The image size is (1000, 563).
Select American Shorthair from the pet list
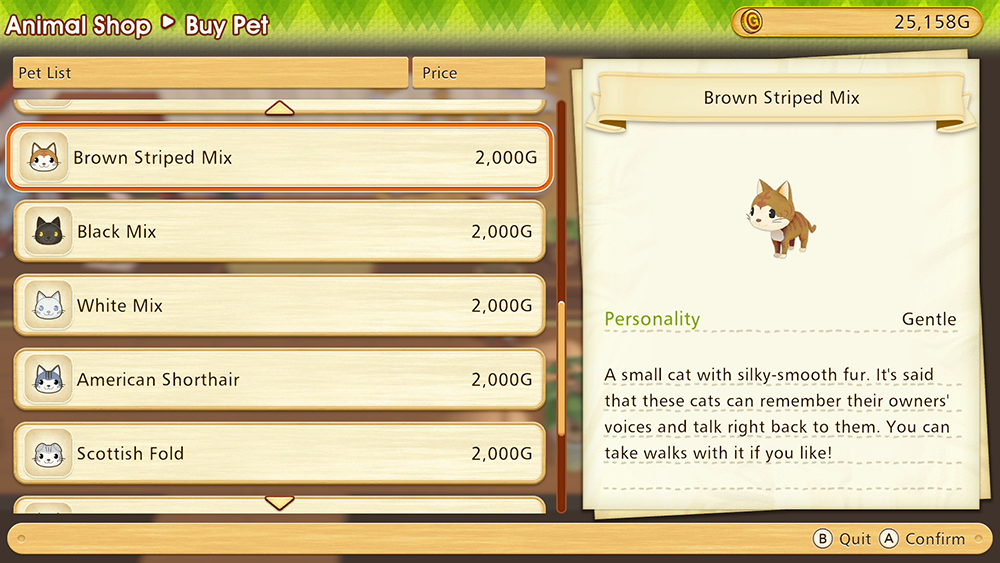click(x=280, y=380)
